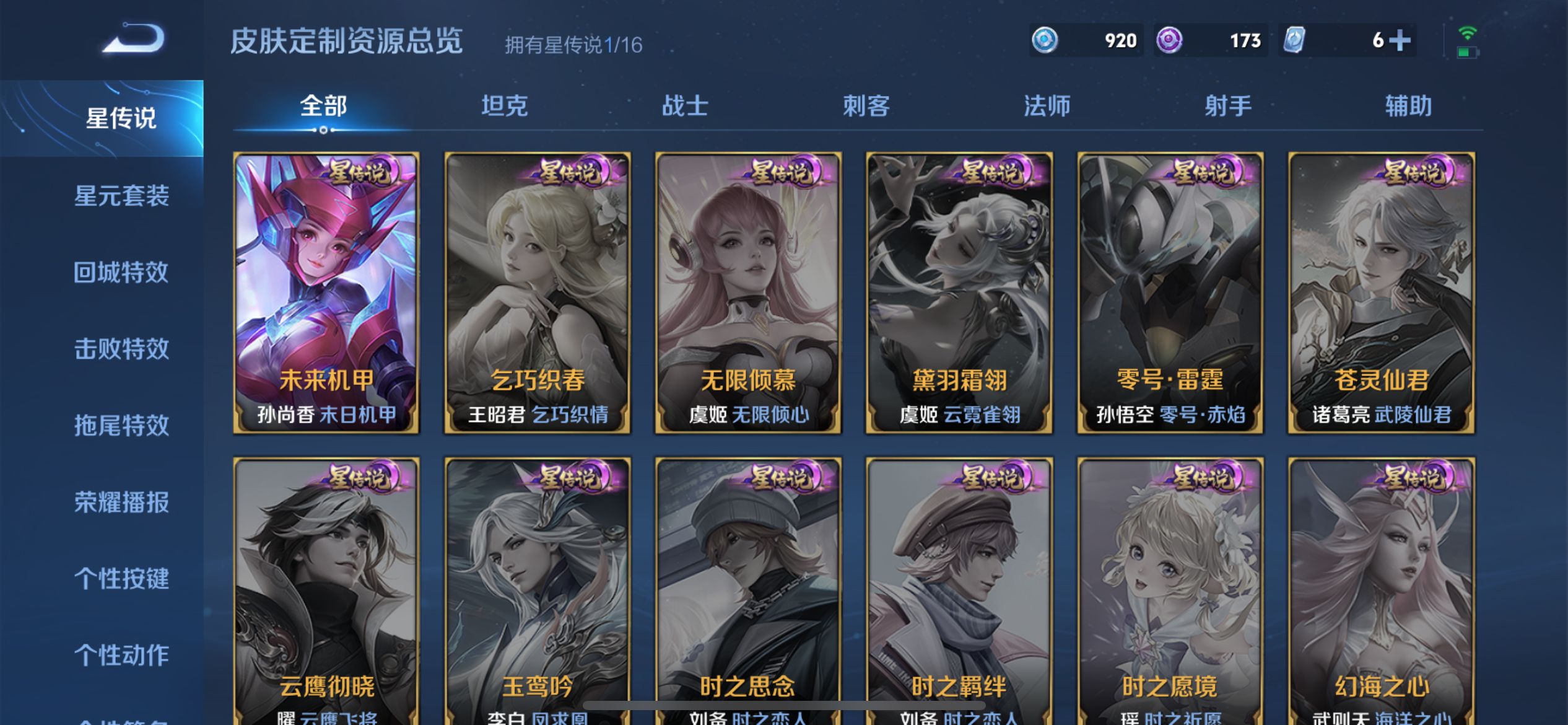The height and width of the screenshot is (725, 1568).
Task: Switch to the 法师 tab
Action: coord(1047,105)
